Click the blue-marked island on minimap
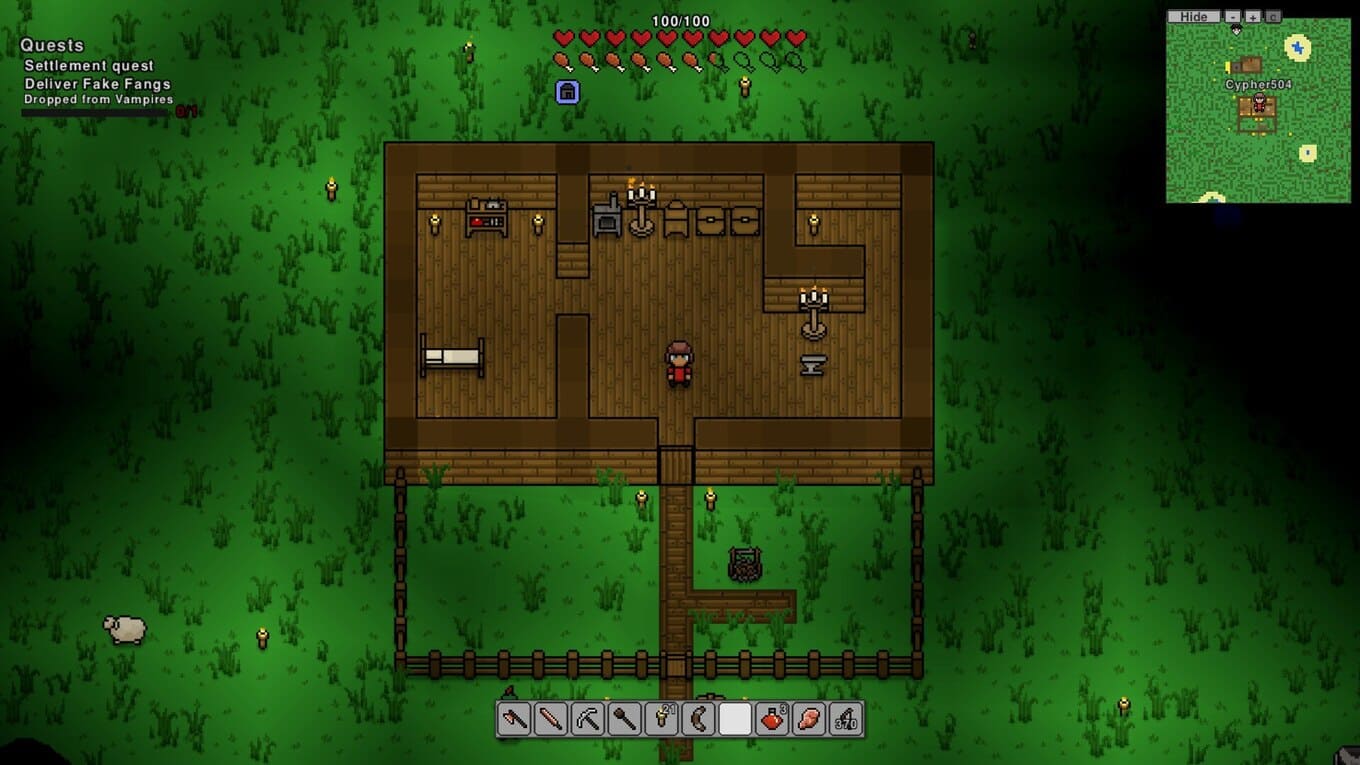1360x765 pixels. pos(1298,47)
